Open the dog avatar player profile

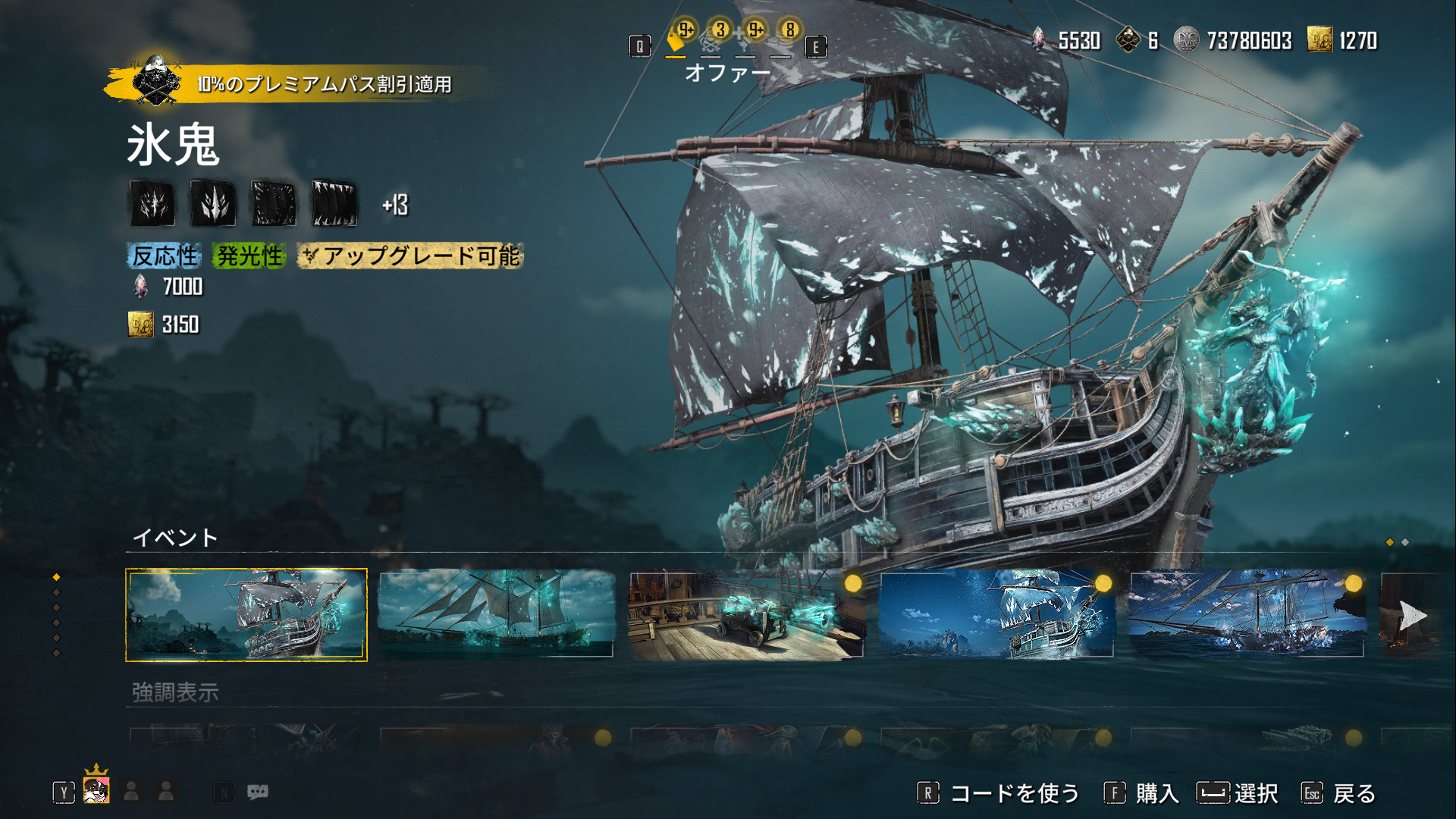[x=96, y=791]
